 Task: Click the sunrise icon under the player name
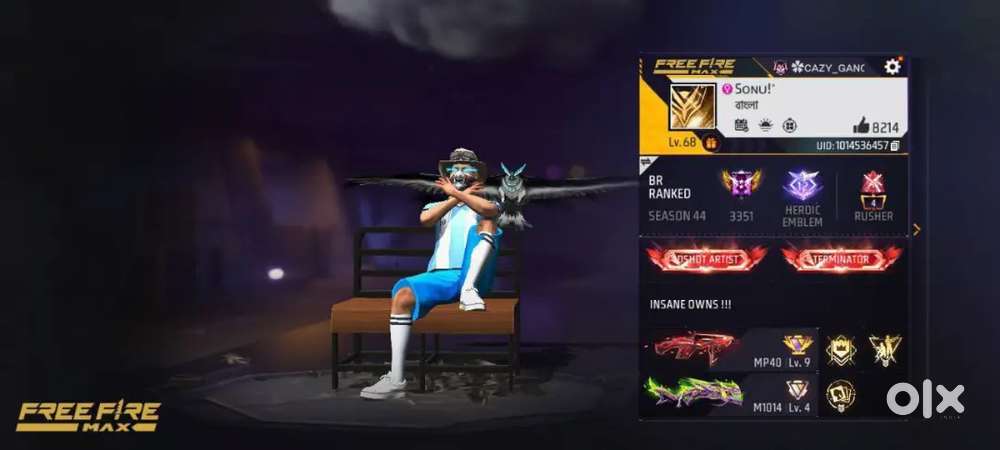pyautogui.click(x=765, y=125)
